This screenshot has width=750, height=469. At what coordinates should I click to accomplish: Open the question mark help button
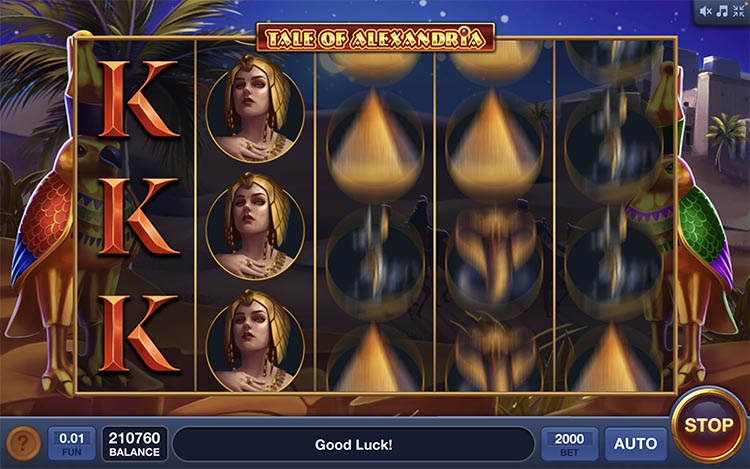coord(23,443)
